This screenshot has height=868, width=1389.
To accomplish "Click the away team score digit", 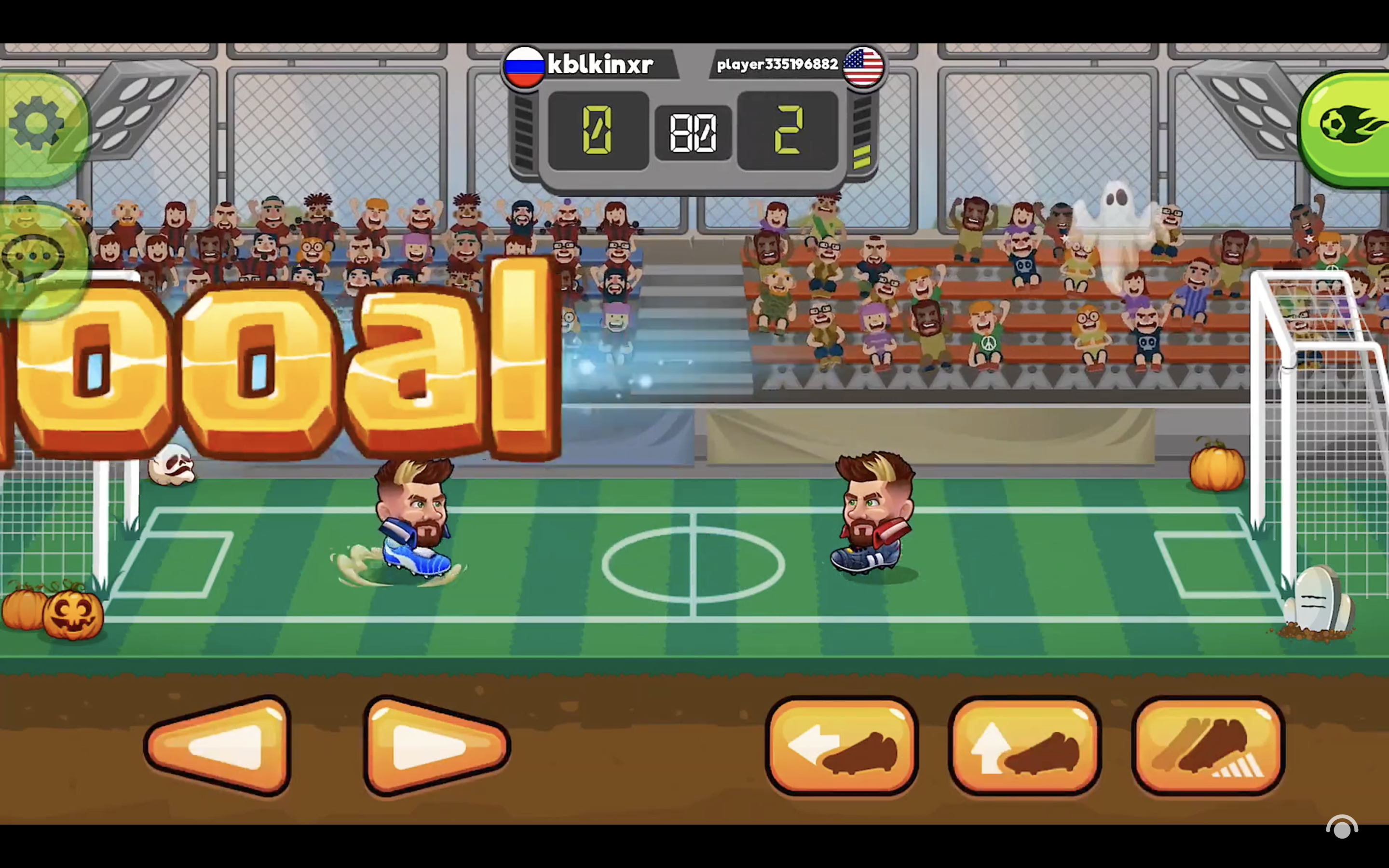I will 789,131.
